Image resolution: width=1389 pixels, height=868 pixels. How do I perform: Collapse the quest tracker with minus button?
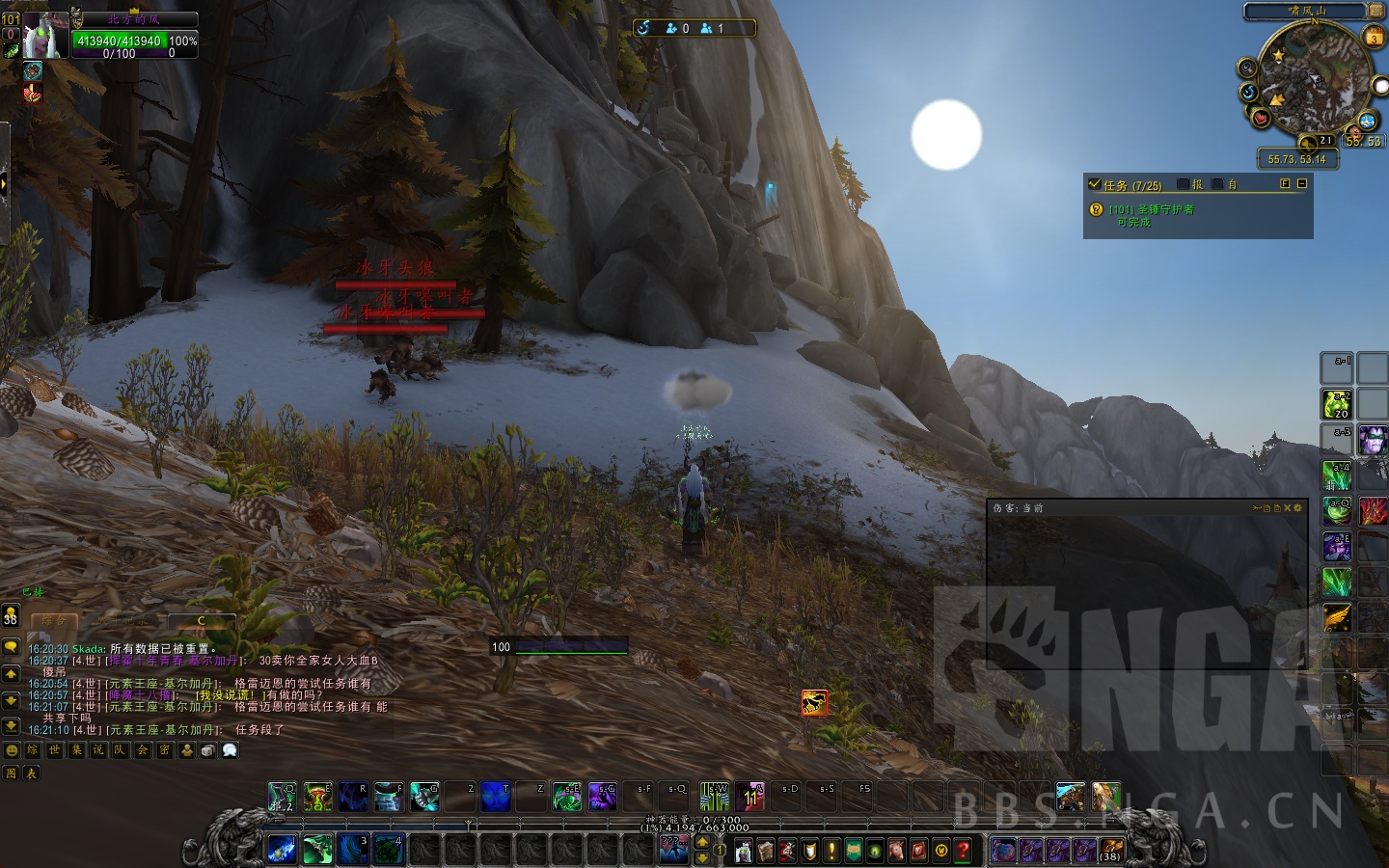click(x=1302, y=183)
